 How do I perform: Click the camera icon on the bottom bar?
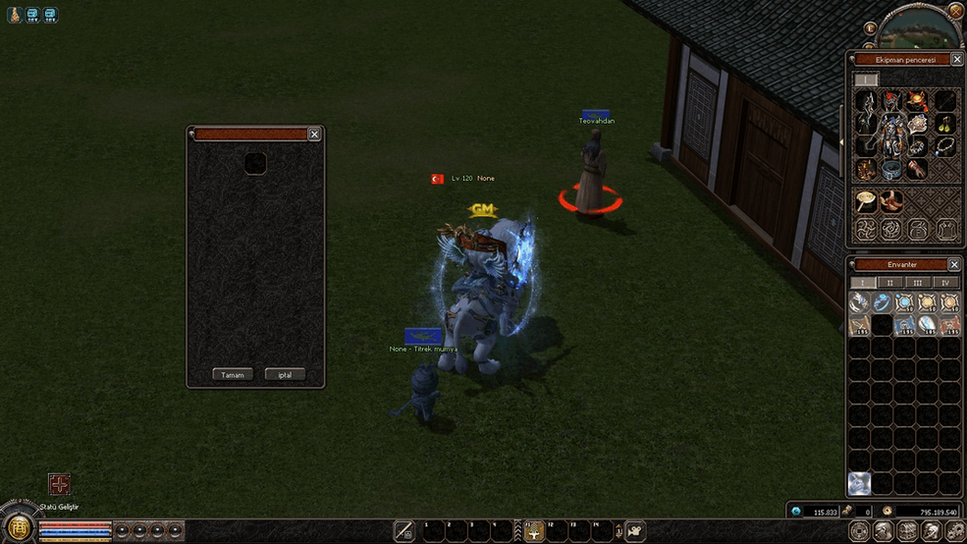[635, 531]
